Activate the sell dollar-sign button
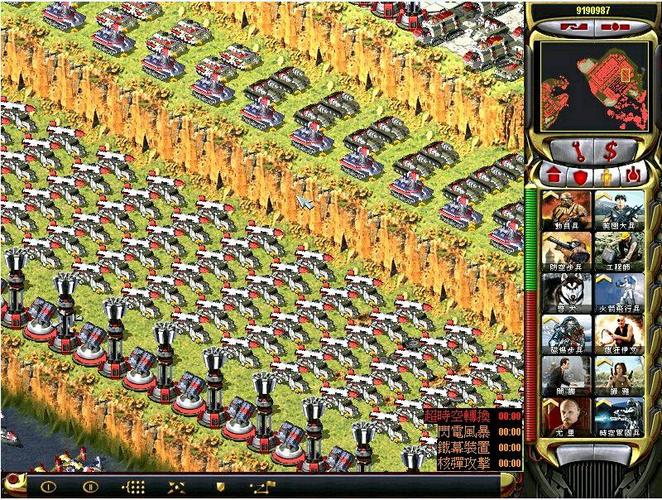 point(609,151)
